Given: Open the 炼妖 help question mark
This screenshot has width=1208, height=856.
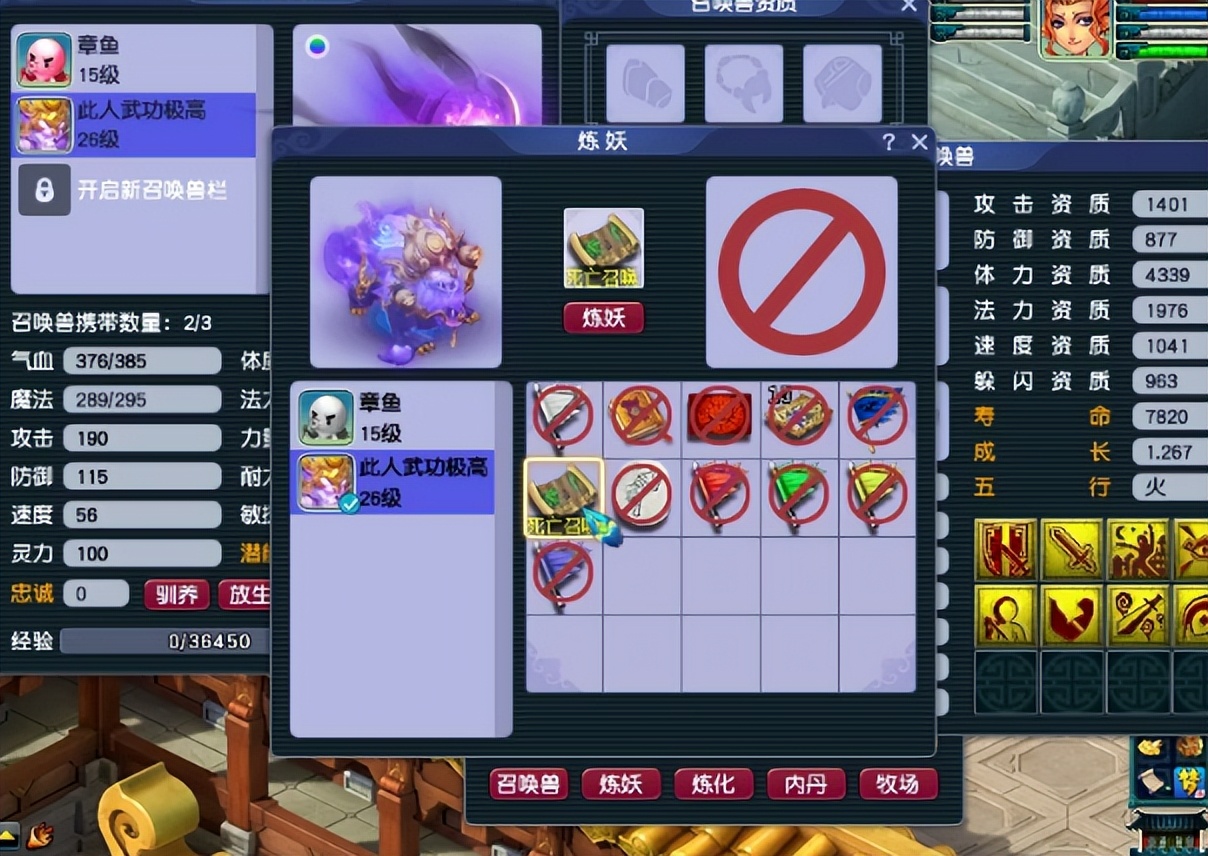Looking at the screenshot, I should [888, 142].
